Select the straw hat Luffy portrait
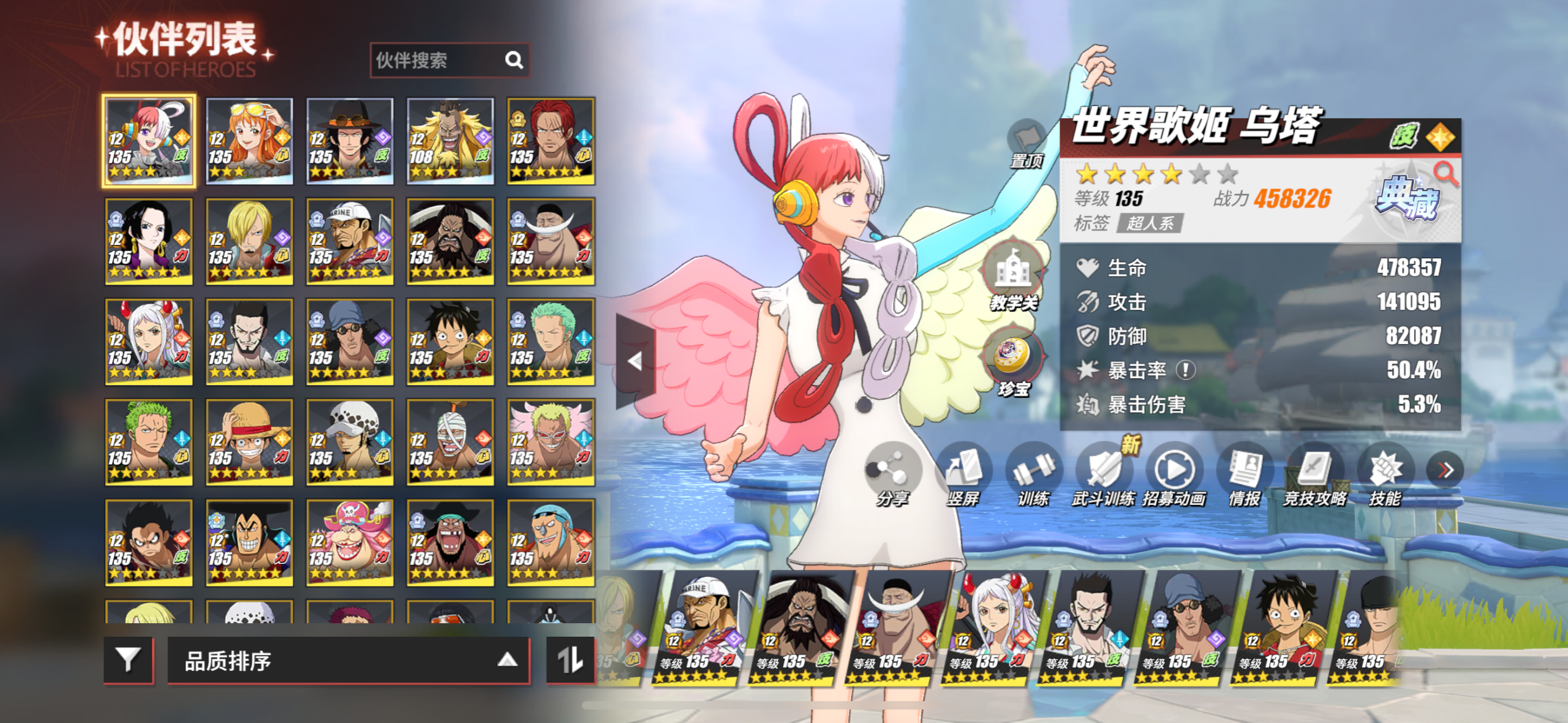This screenshot has width=1568, height=723. pyautogui.click(x=249, y=441)
